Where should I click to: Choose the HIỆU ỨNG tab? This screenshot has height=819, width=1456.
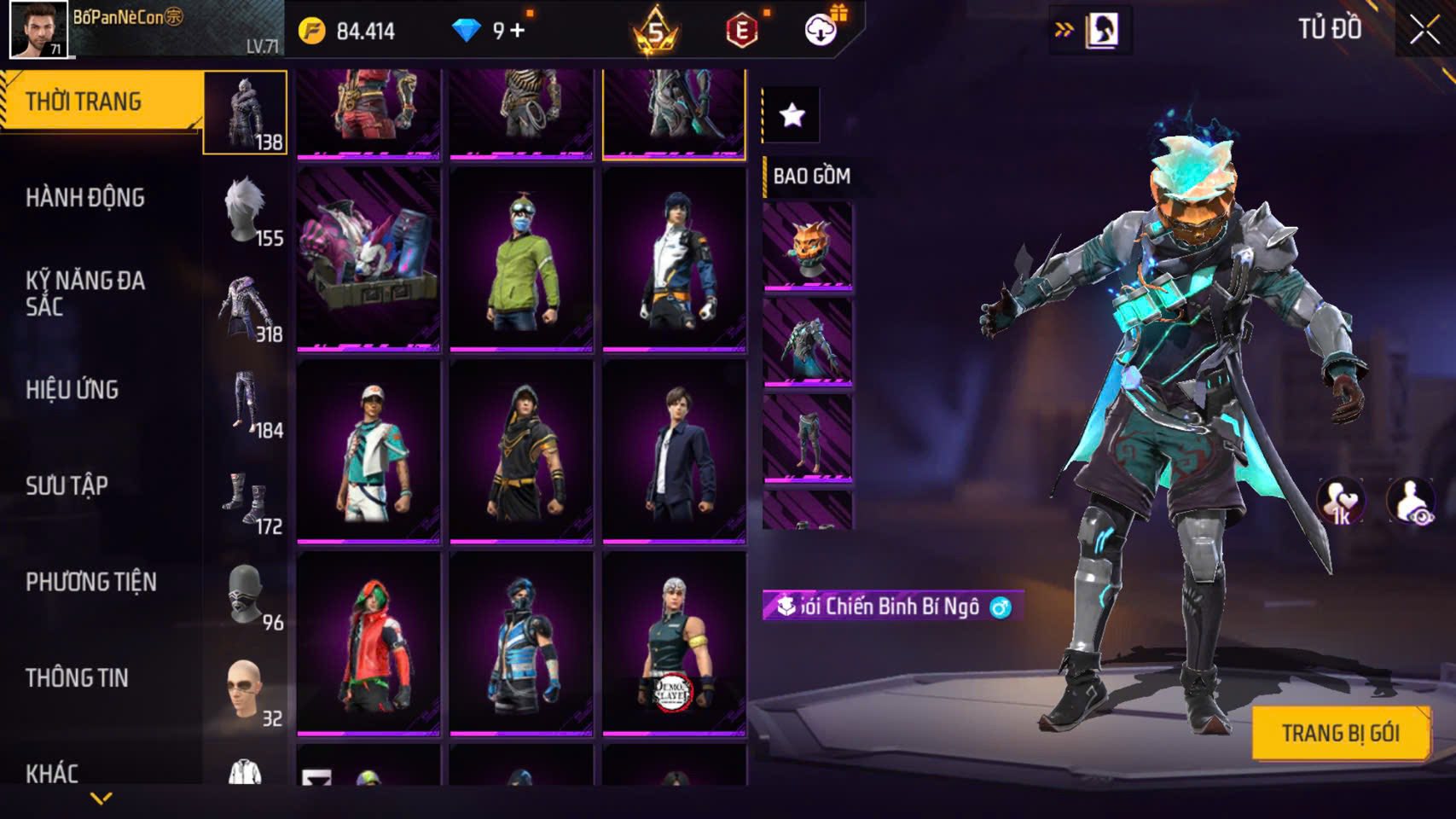73,390
